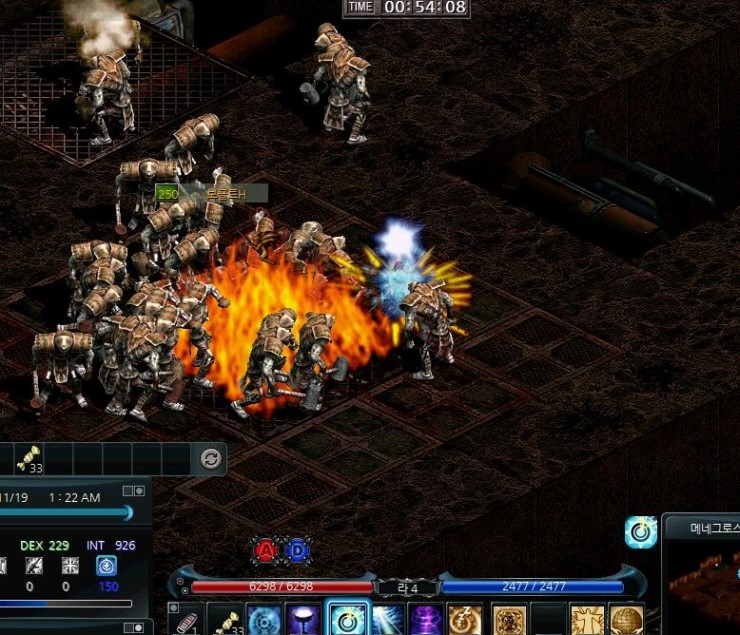Click the circular refresh arrows on the quickslot bar

point(210,459)
